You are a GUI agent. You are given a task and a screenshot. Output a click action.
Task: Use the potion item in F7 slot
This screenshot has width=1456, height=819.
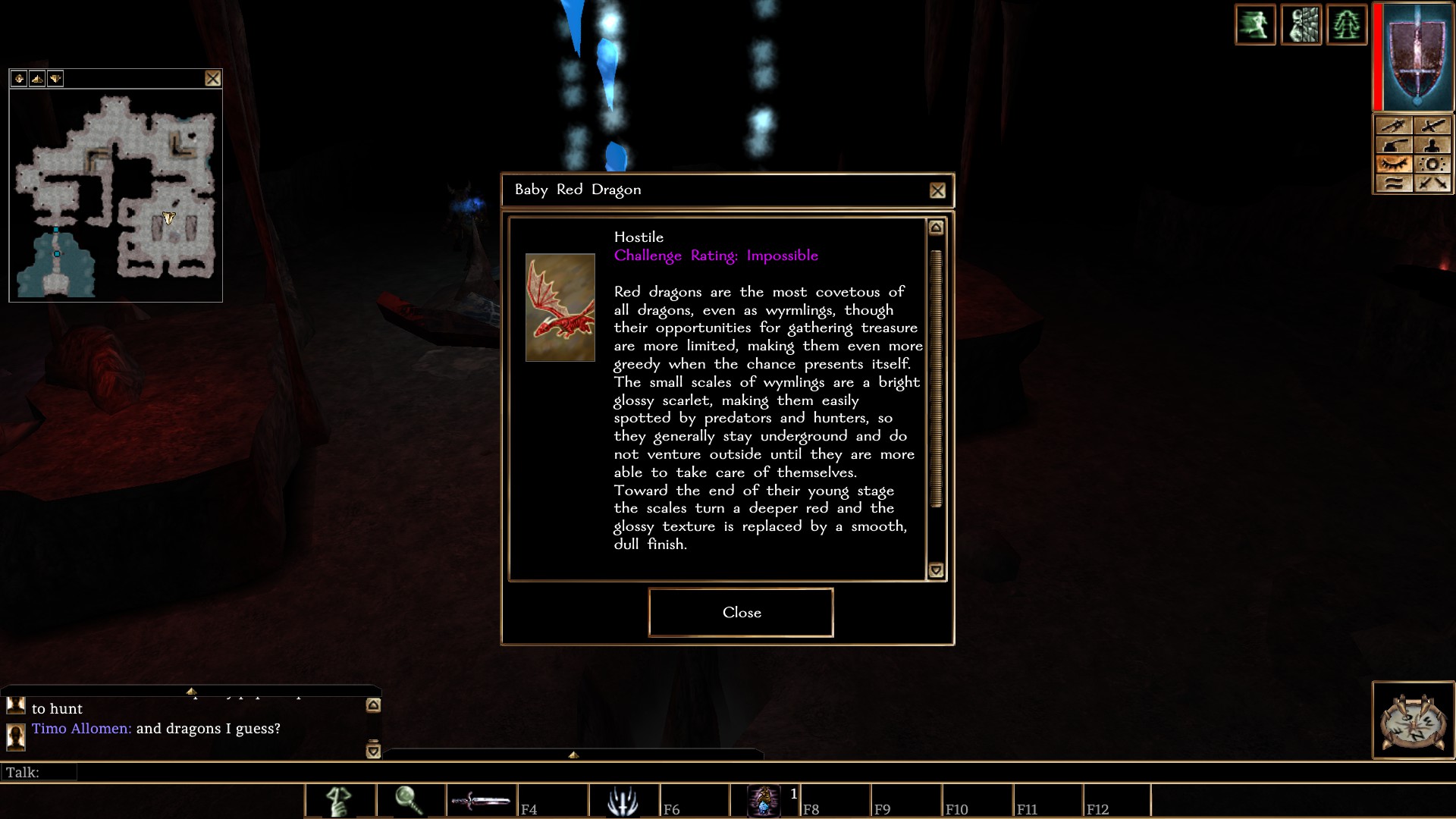tap(764, 801)
